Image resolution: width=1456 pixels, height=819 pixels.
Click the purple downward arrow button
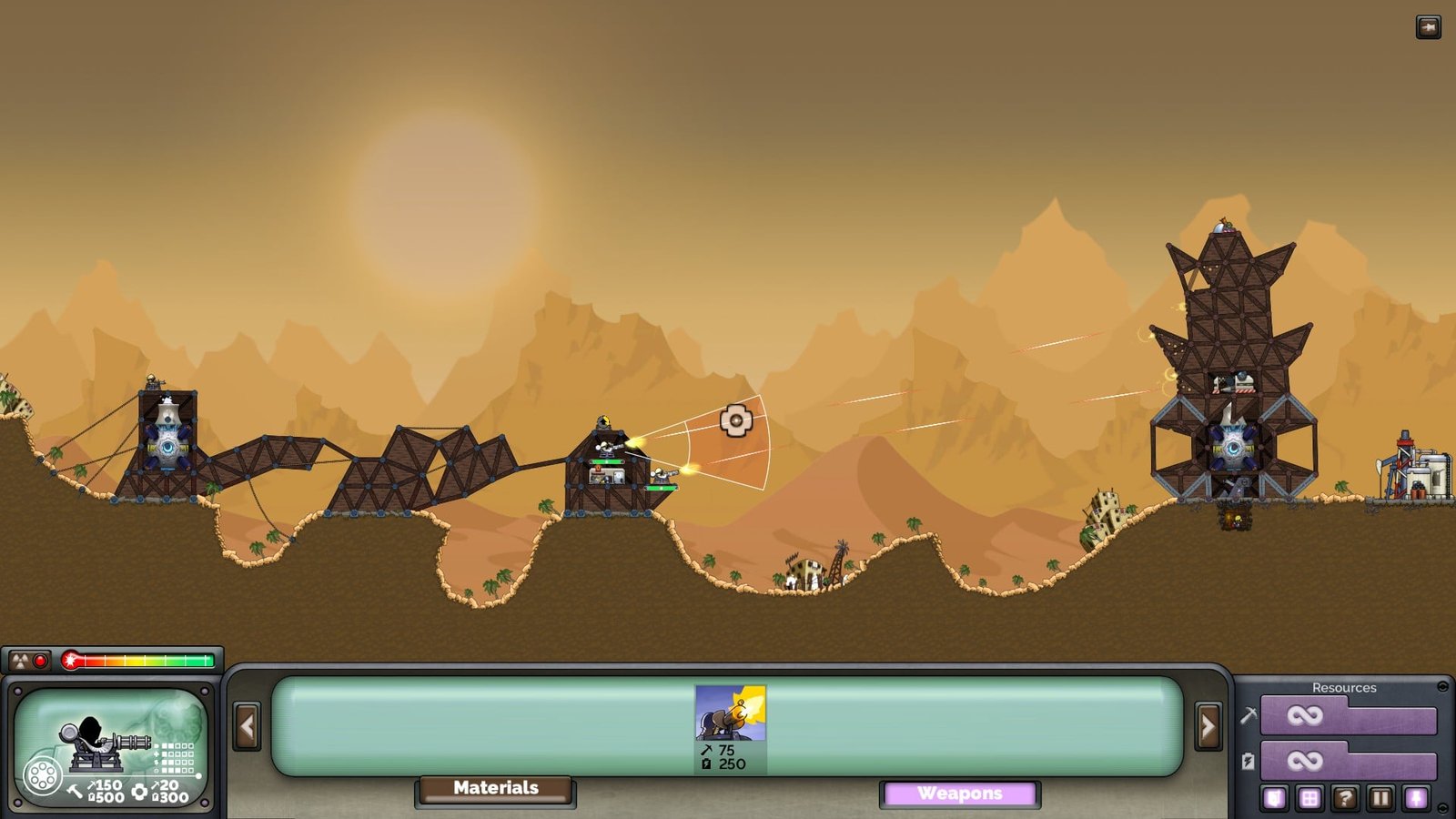pos(1416,799)
